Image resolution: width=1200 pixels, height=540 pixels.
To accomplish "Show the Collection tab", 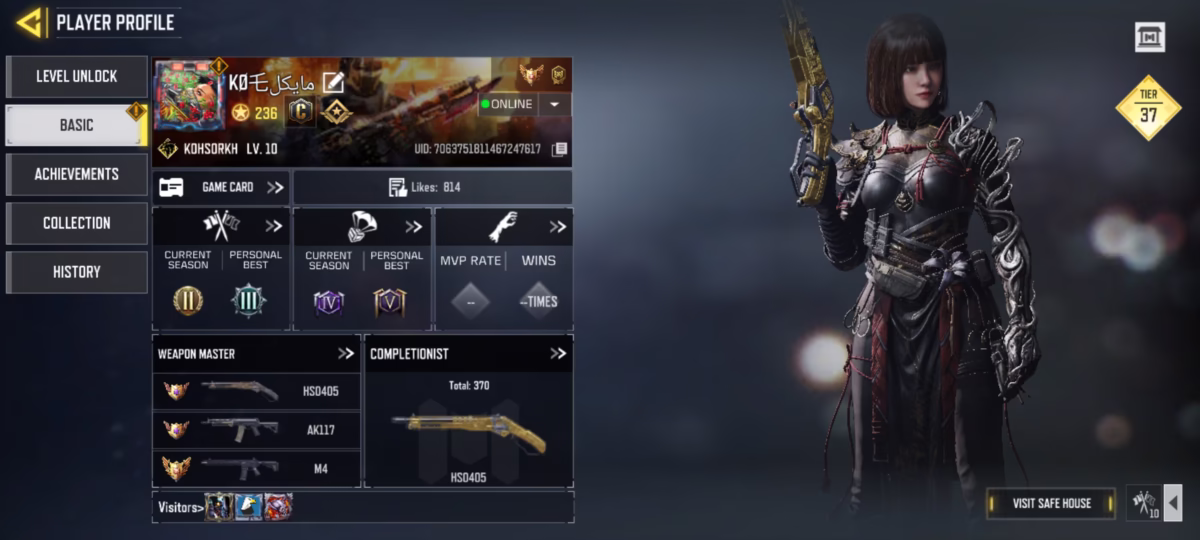I will (77, 223).
